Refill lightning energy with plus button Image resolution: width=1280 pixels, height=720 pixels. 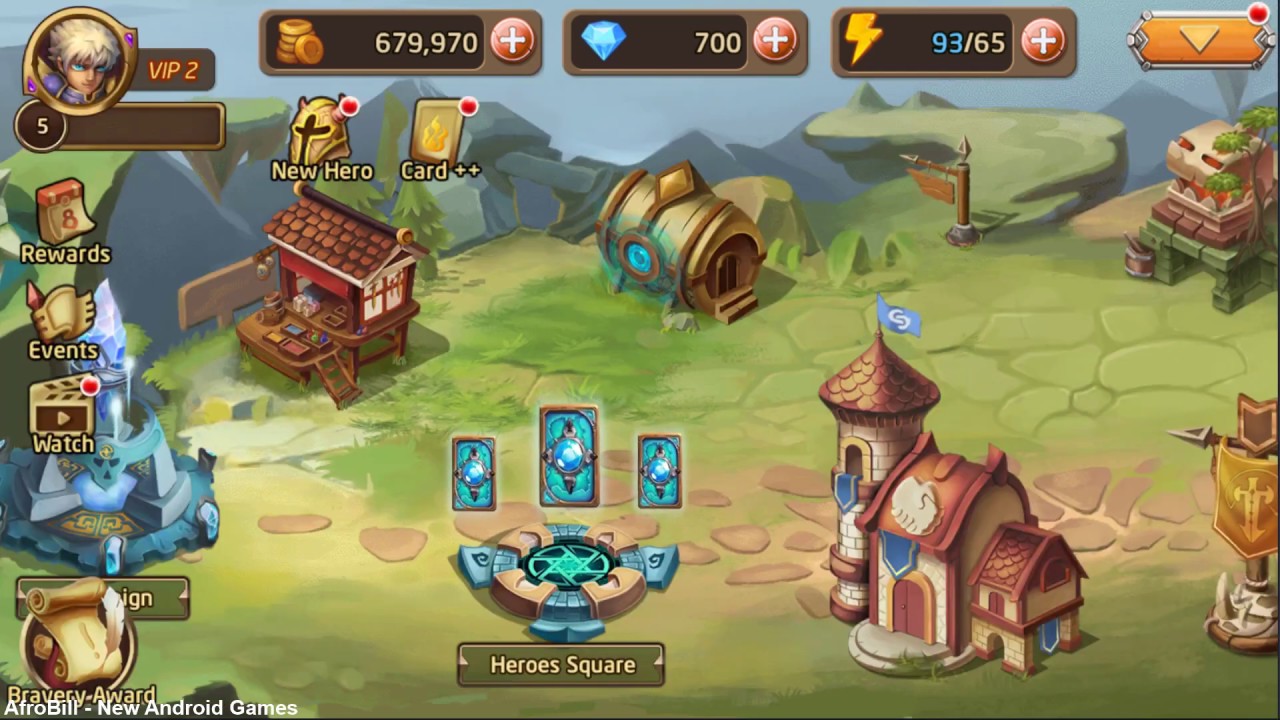1043,42
